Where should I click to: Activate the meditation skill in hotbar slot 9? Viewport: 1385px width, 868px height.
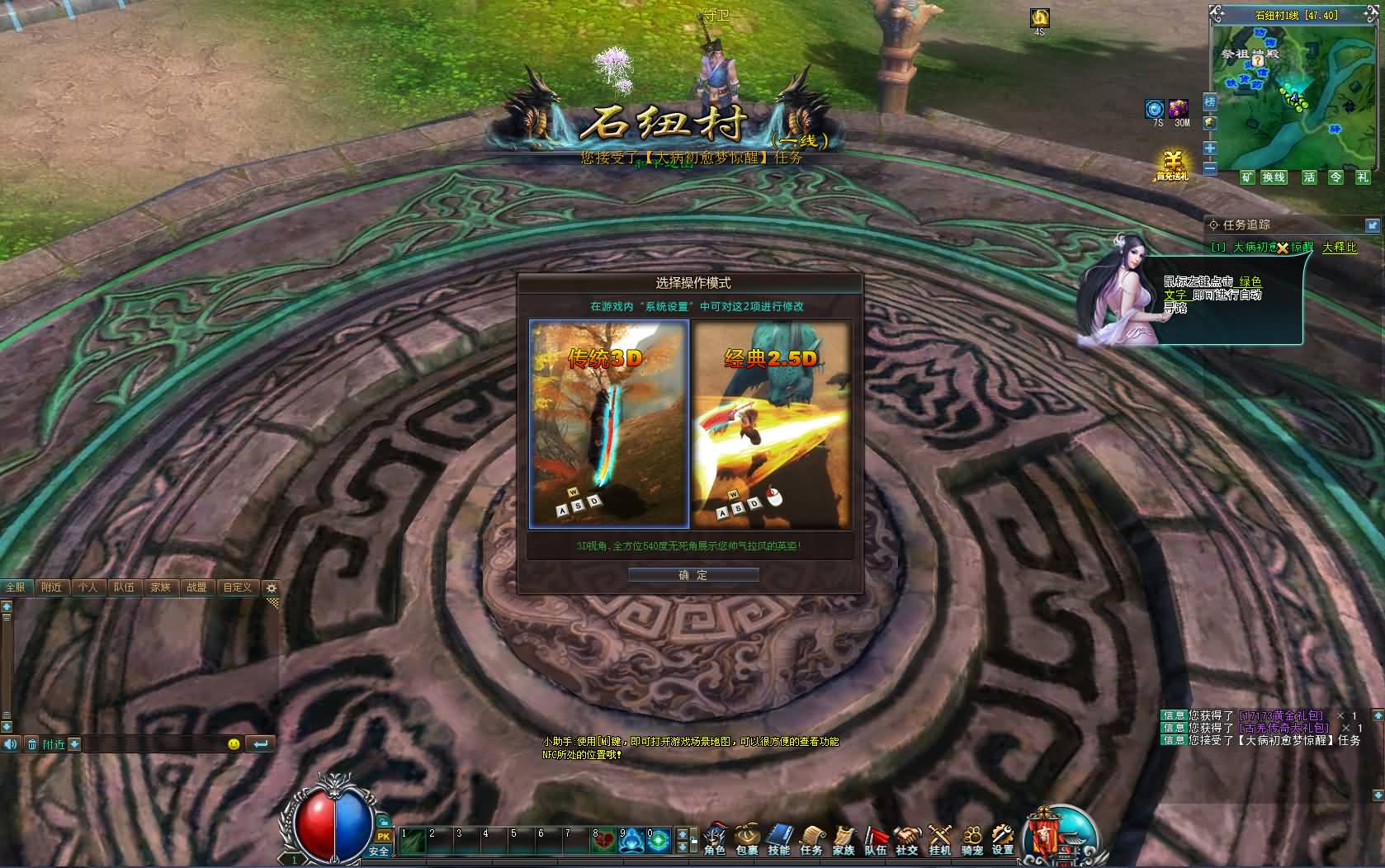[x=631, y=841]
